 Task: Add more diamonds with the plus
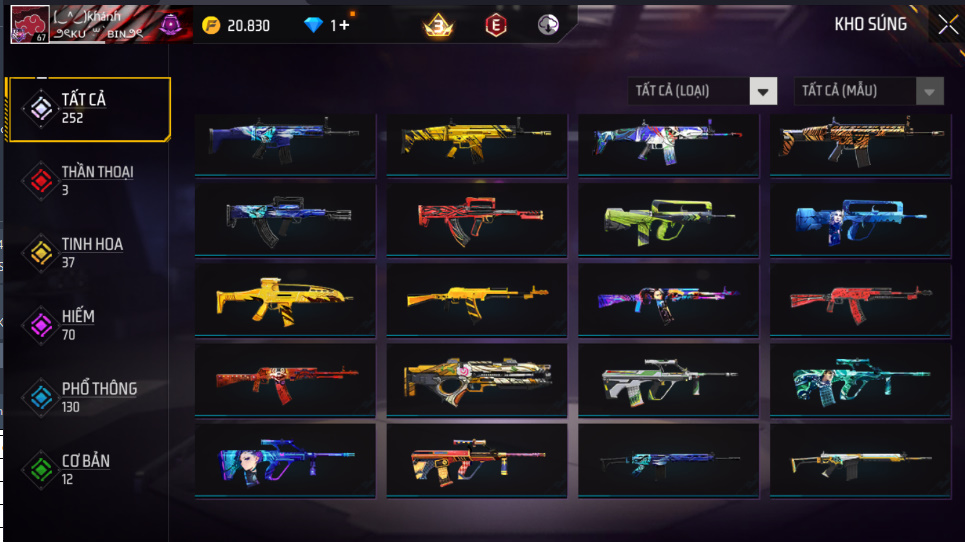click(344, 25)
